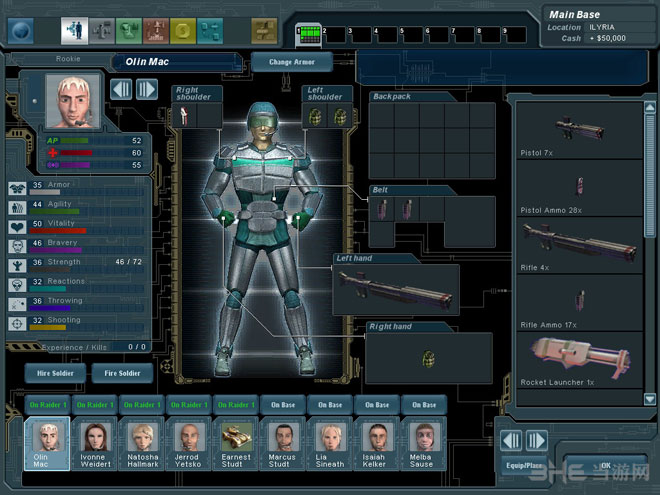The image size is (660, 495).
Task: Select squad slot number 1
Action: (x=309, y=35)
